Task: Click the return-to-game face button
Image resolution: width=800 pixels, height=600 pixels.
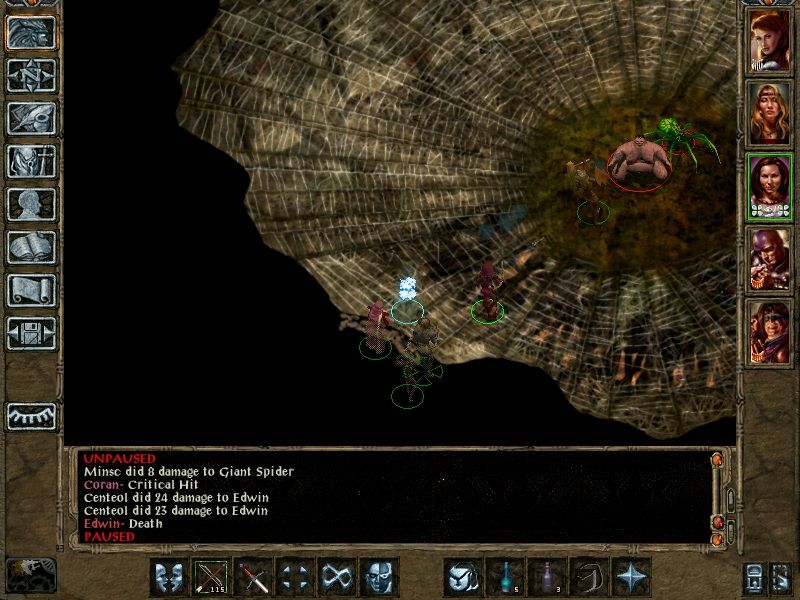Action: [31, 32]
